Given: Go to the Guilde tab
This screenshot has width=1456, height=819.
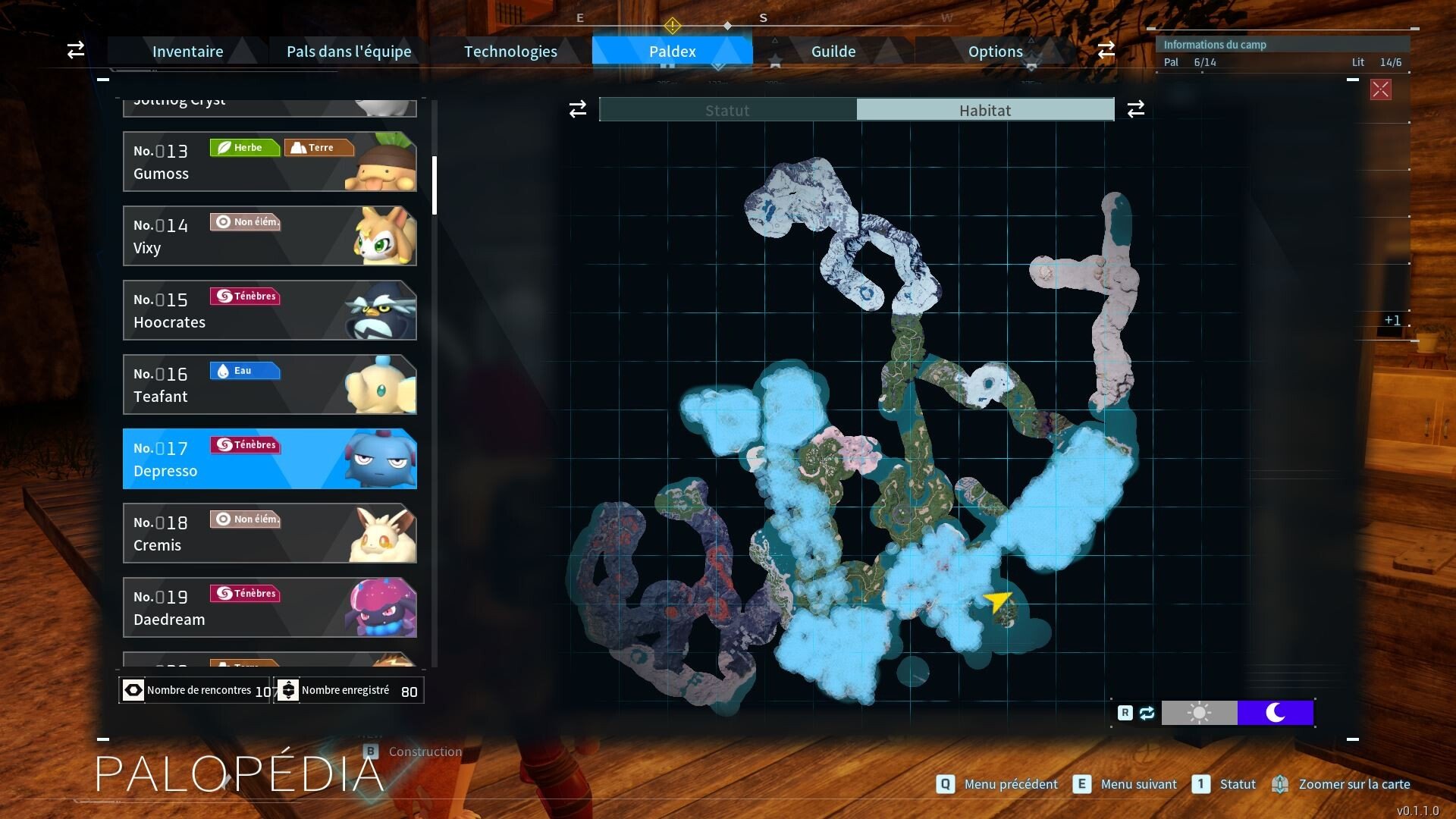Looking at the screenshot, I should tap(833, 52).
